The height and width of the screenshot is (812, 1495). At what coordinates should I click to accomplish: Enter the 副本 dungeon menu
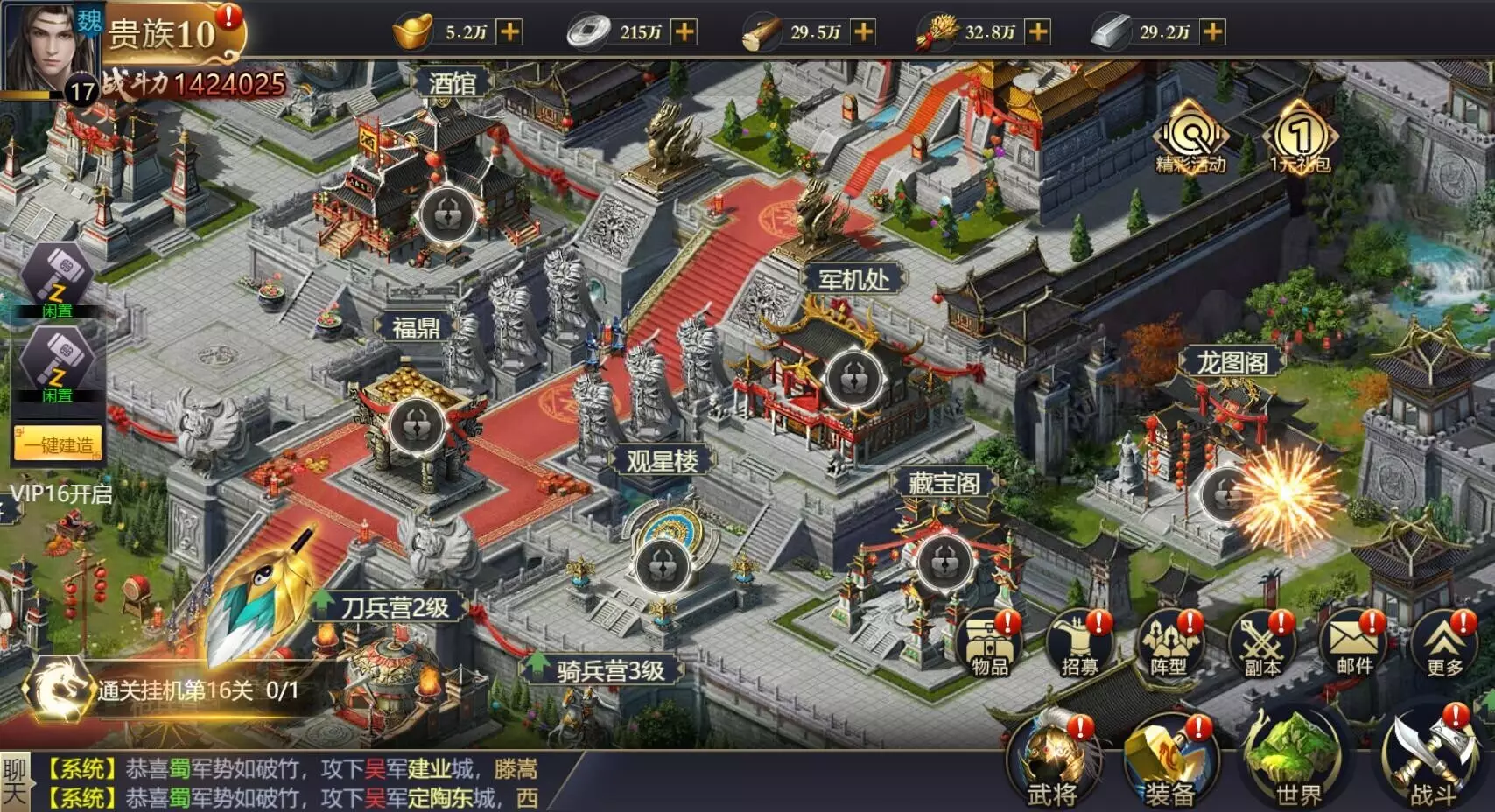1261,646
